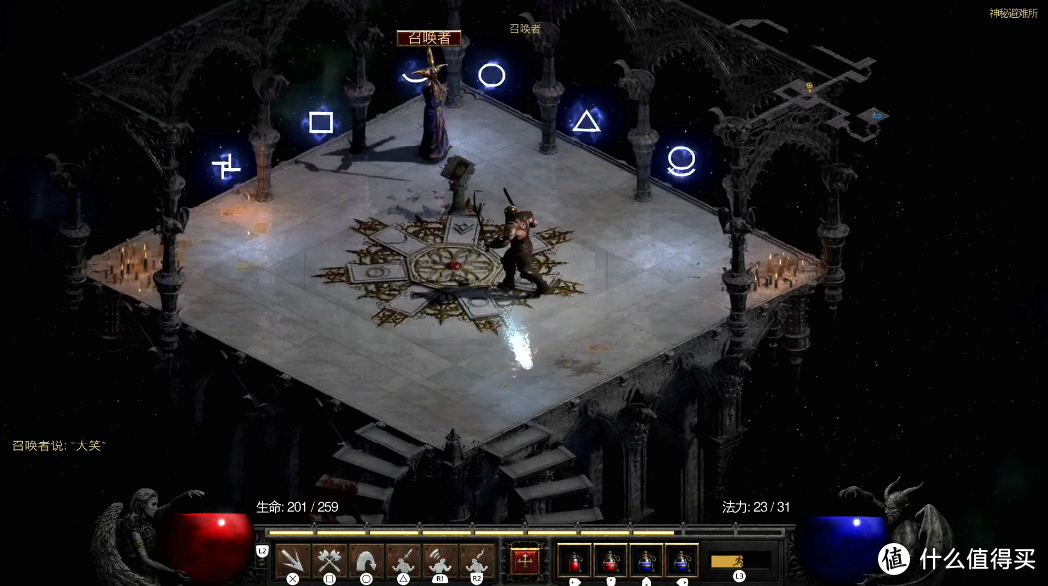Activate the crossed double axes skill
1048x586 pixels.
(x=328, y=560)
